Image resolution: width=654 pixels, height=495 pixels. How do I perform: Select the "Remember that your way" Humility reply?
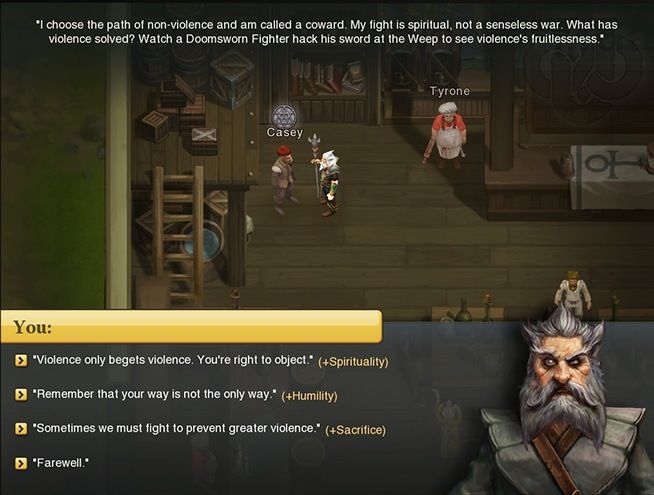click(154, 394)
